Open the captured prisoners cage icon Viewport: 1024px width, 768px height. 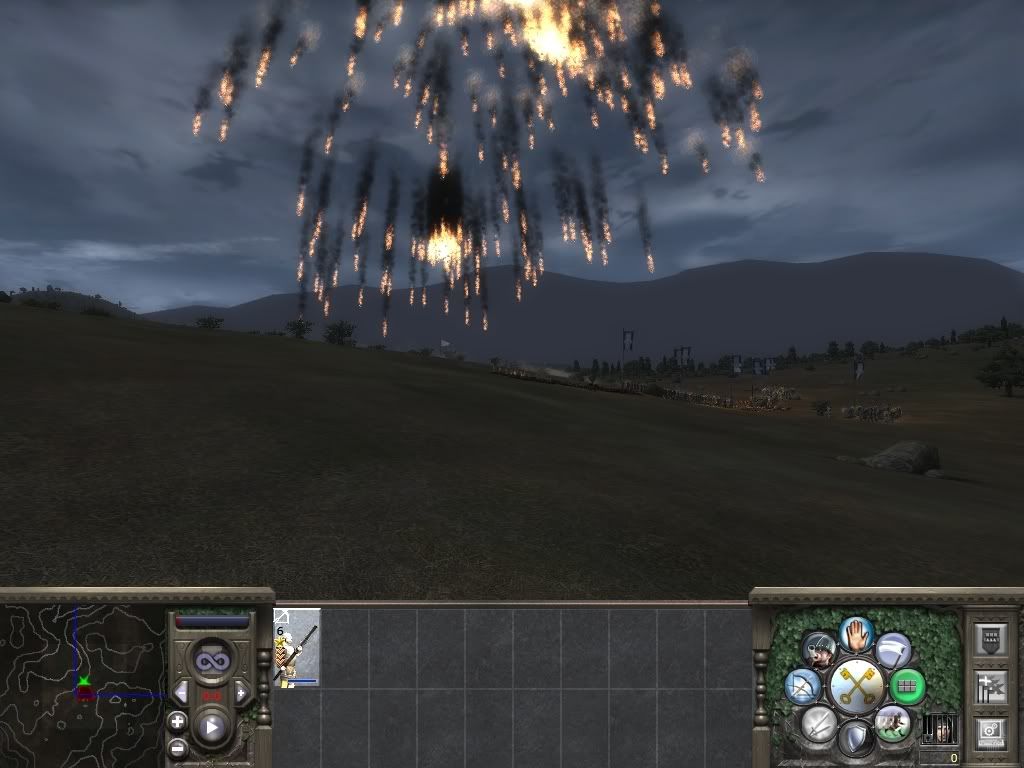938,729
